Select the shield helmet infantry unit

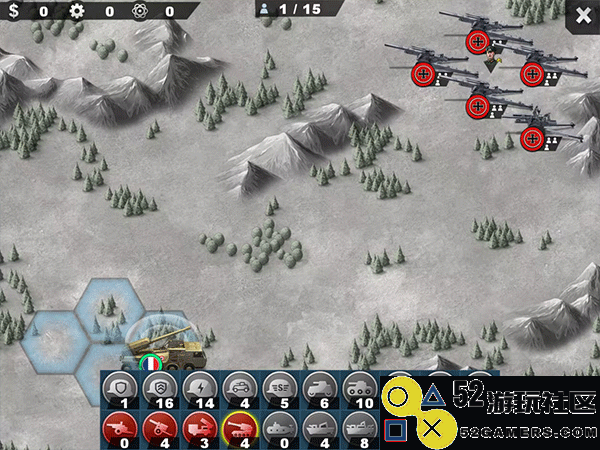tap(119, 388)
